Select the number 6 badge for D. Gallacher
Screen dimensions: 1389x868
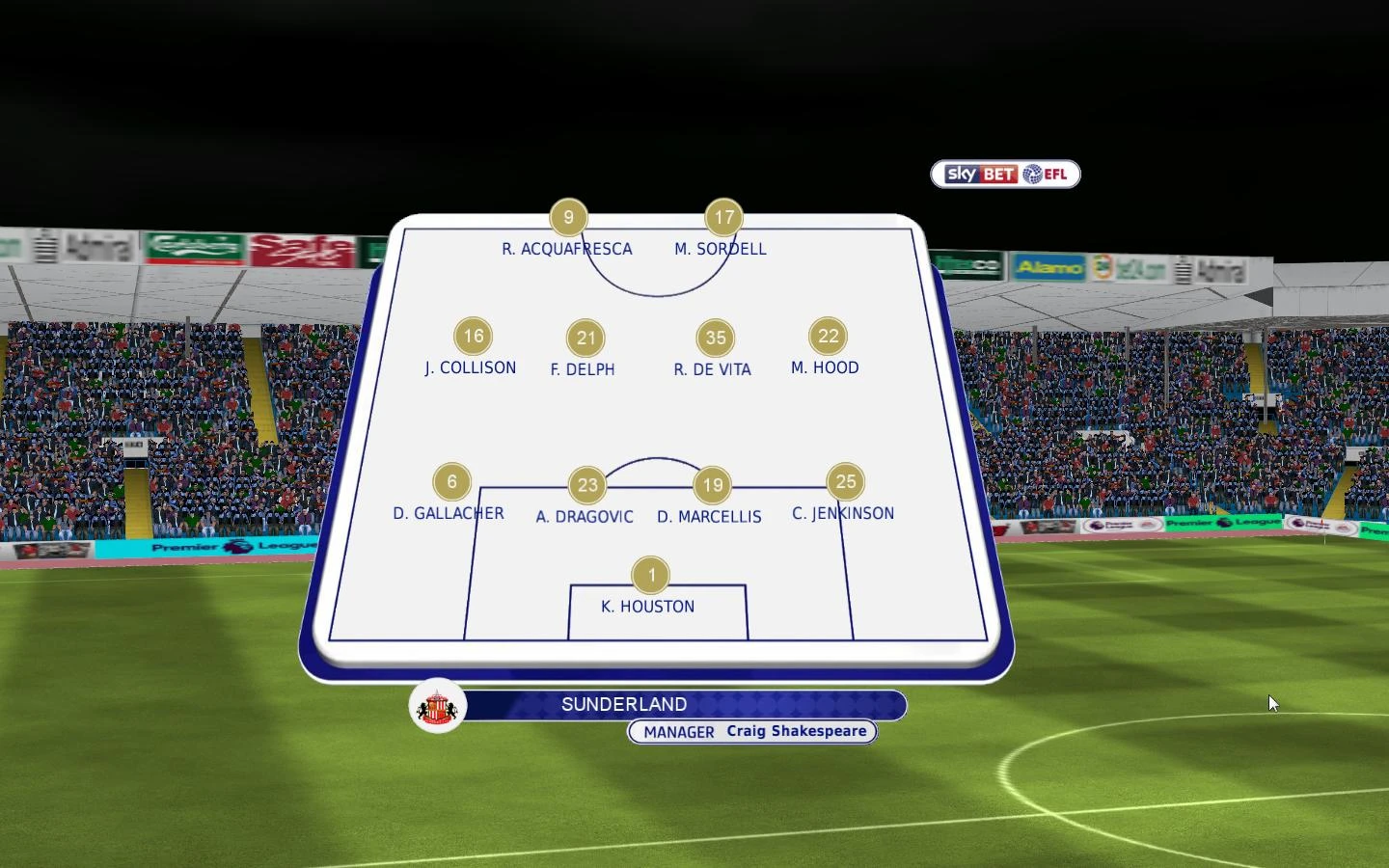[451, 482]
